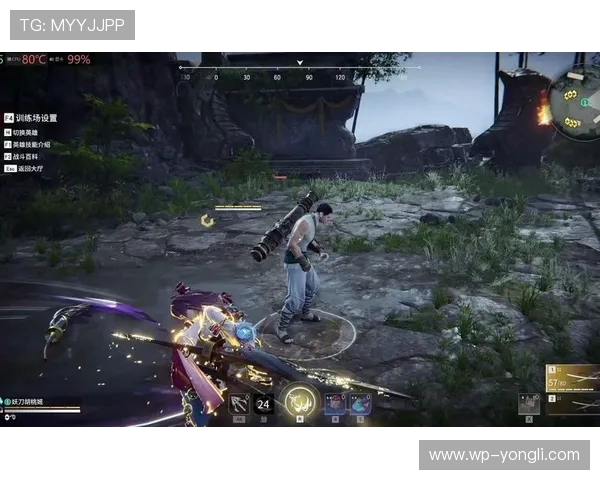600x480 pixels.
Task: Click the skill on cooldown showing 24
Action: [x=264, y=404]
